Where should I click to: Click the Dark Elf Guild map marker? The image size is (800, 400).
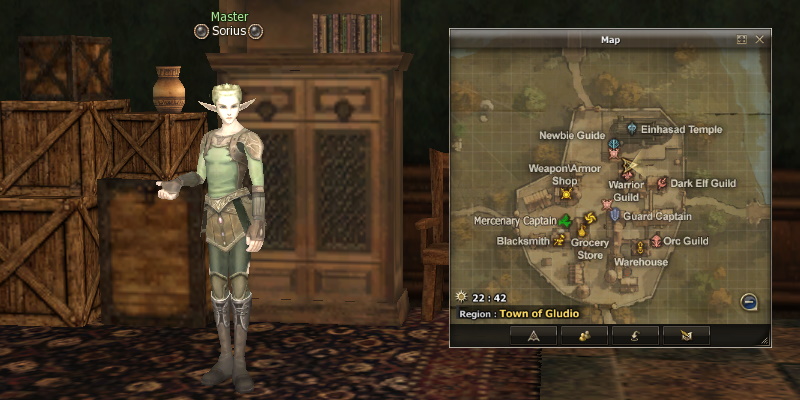(x=661, y=183)
